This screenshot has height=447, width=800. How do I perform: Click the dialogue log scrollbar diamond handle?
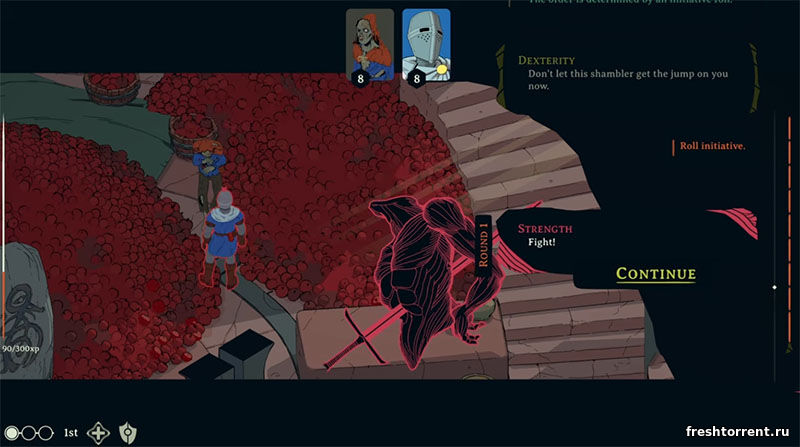point(774,288)
